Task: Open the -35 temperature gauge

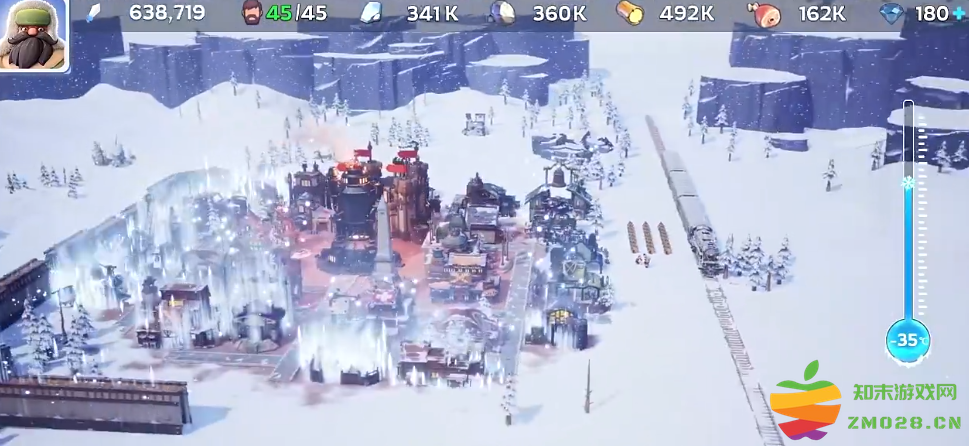Action: 907,340
